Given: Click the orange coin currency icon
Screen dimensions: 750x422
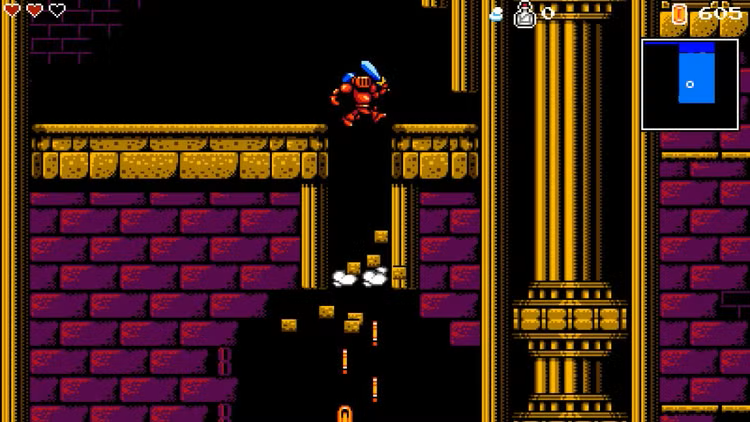Looking at the screenshot, I should [680, 13].
